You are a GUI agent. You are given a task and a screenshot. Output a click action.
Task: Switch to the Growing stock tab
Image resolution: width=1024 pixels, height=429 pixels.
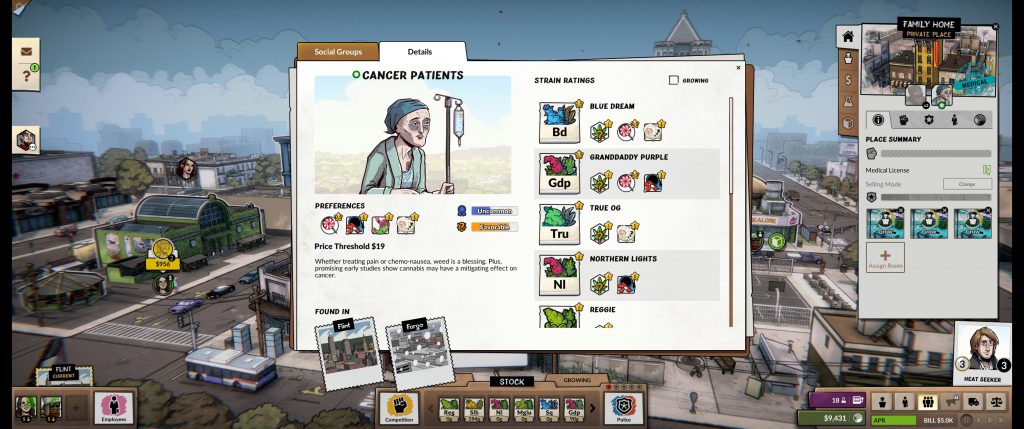(577, 381)
